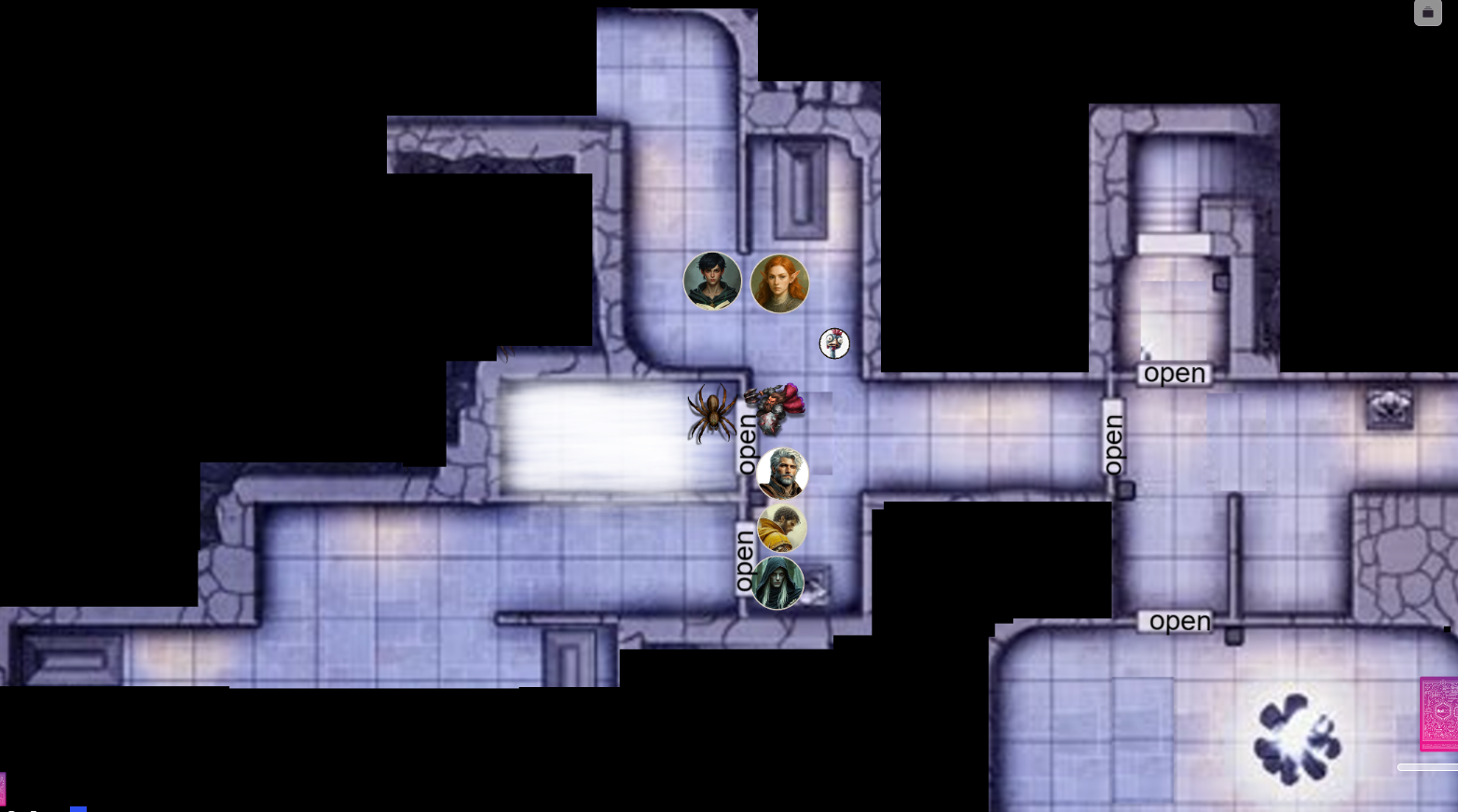Click the blue marker at the bottom of the screen
This screenshot has height=812, width=1458.
[79, 807]
